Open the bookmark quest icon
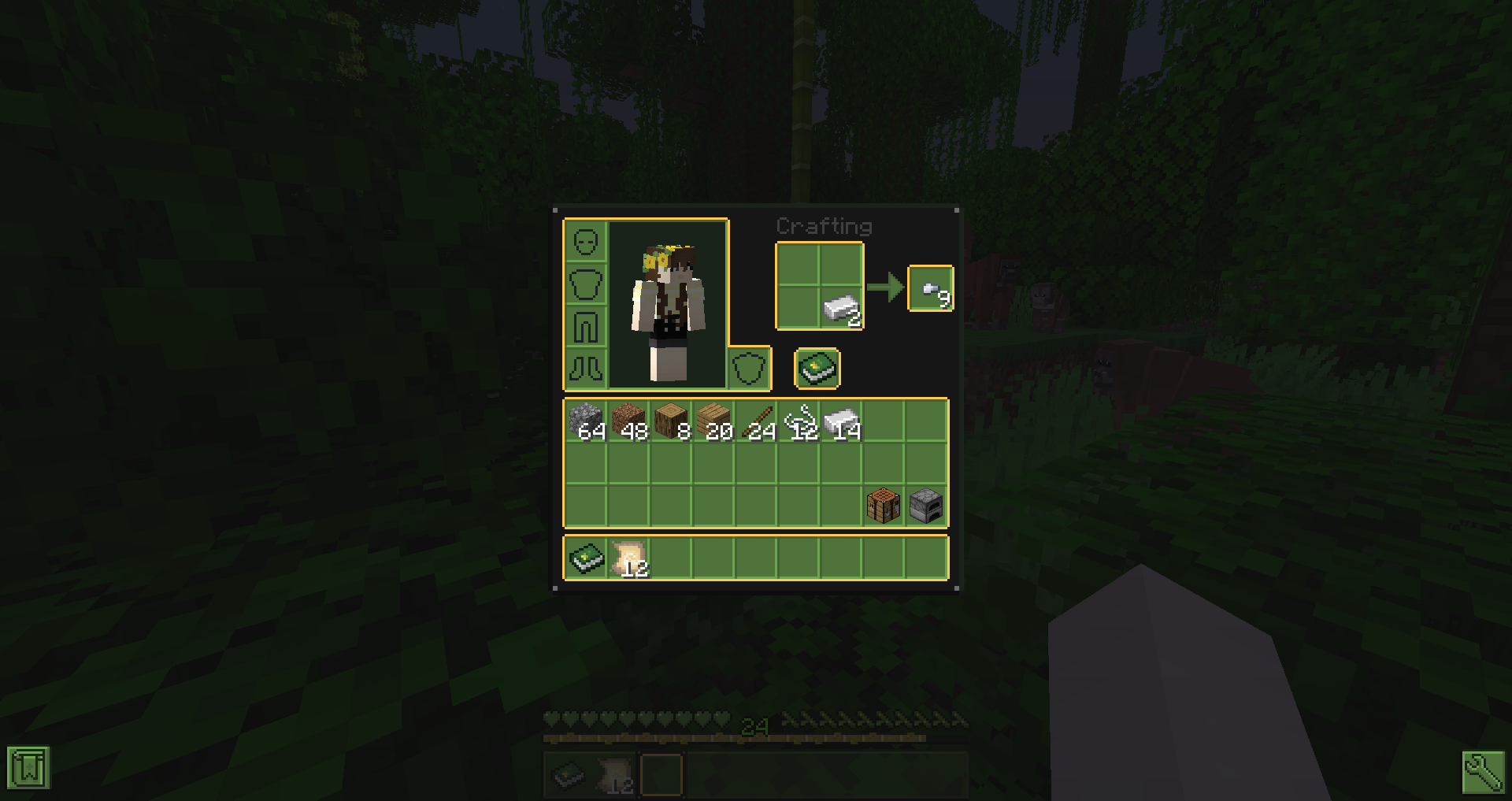 [x=28, y=766]
